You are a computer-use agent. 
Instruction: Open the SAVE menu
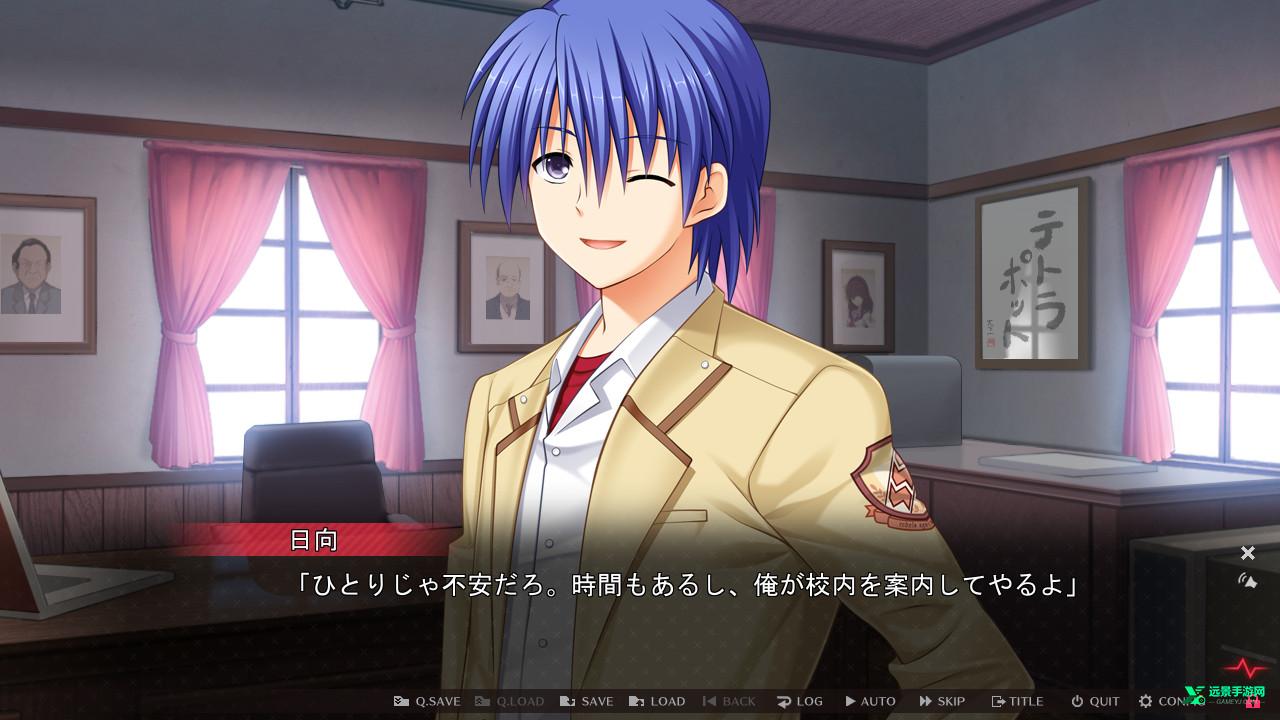pyautogui.click(x=587, y=701)
